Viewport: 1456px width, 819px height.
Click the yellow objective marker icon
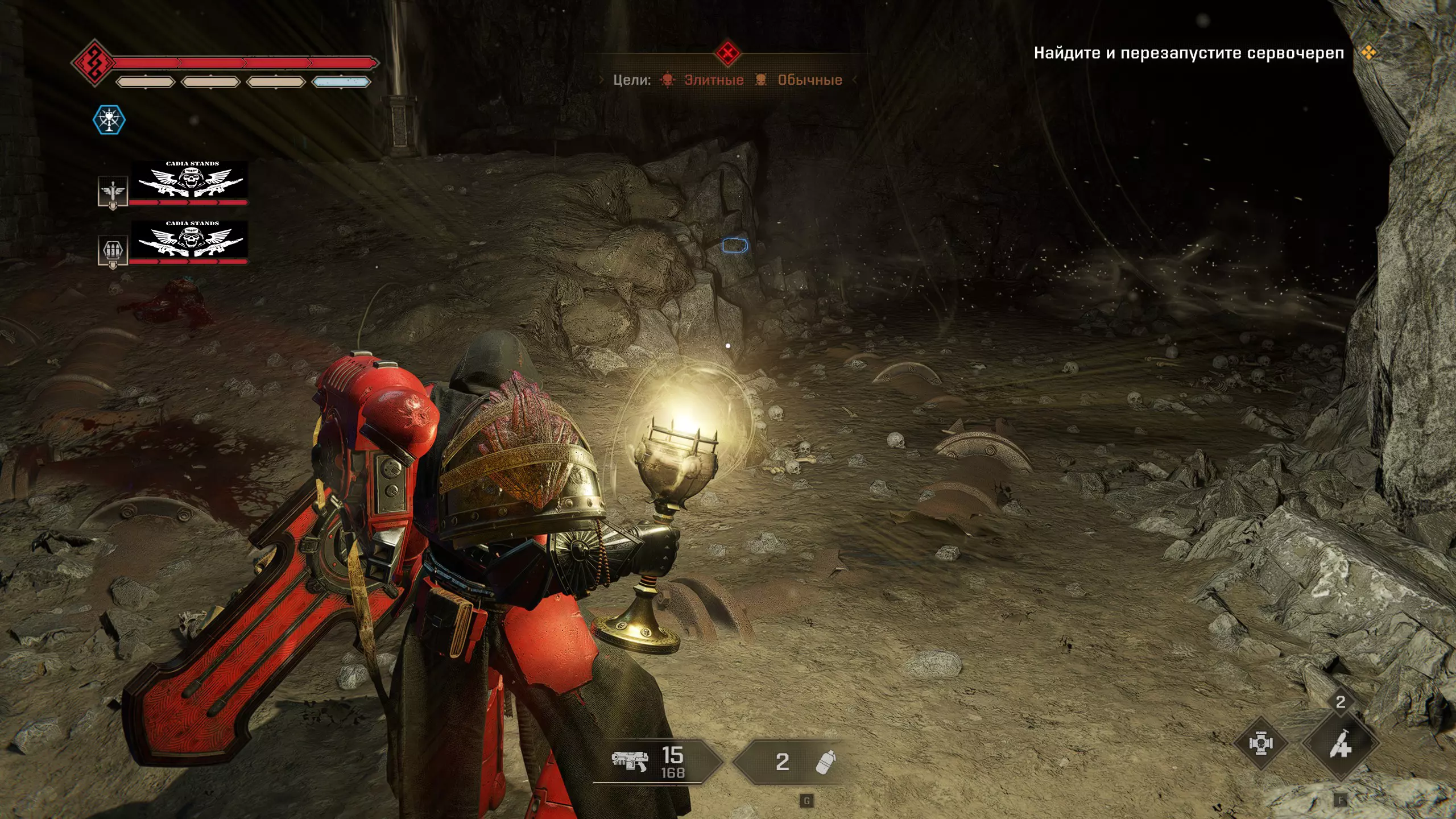1368,53
